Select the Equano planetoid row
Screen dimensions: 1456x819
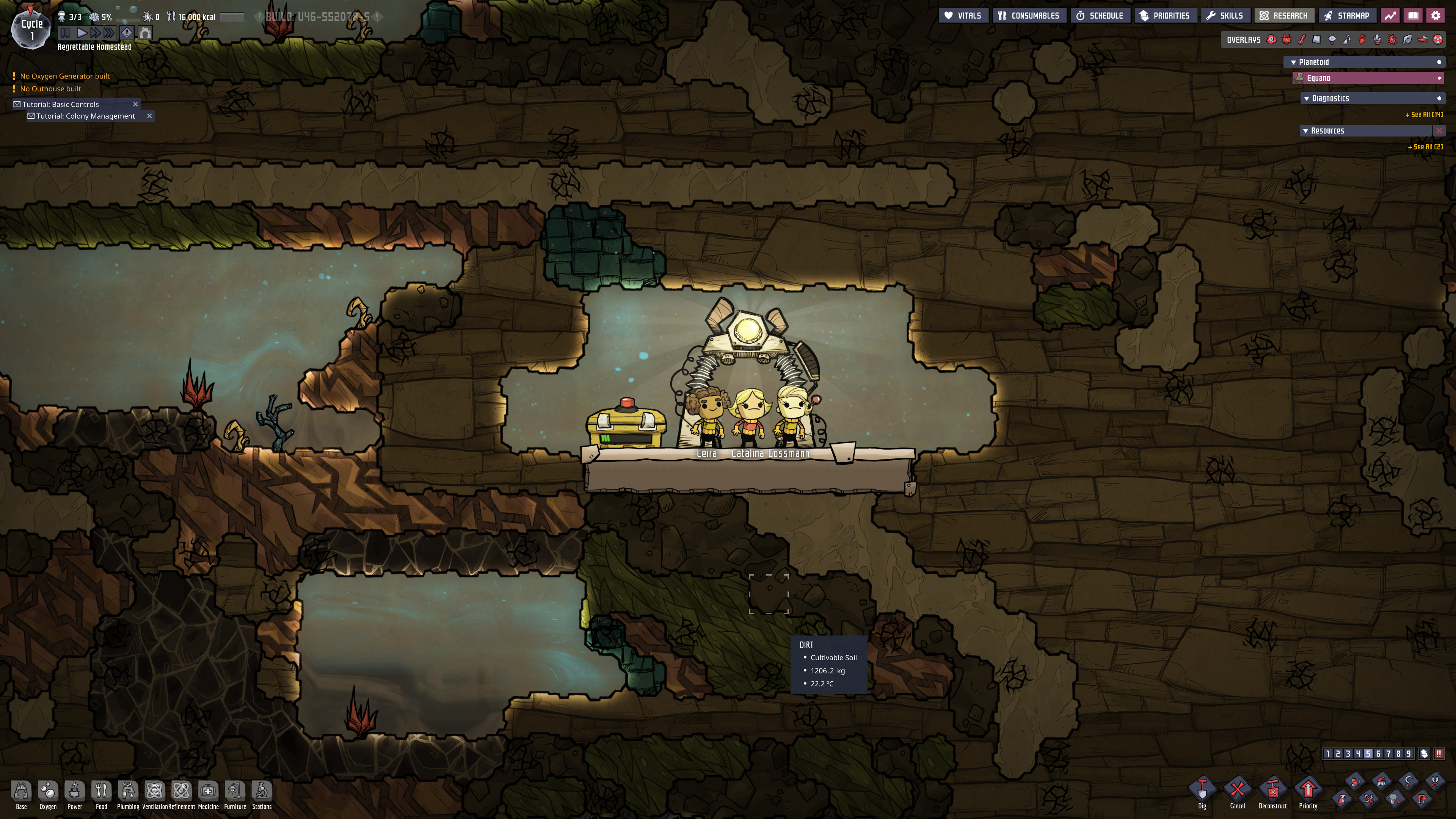(1368, 78)
